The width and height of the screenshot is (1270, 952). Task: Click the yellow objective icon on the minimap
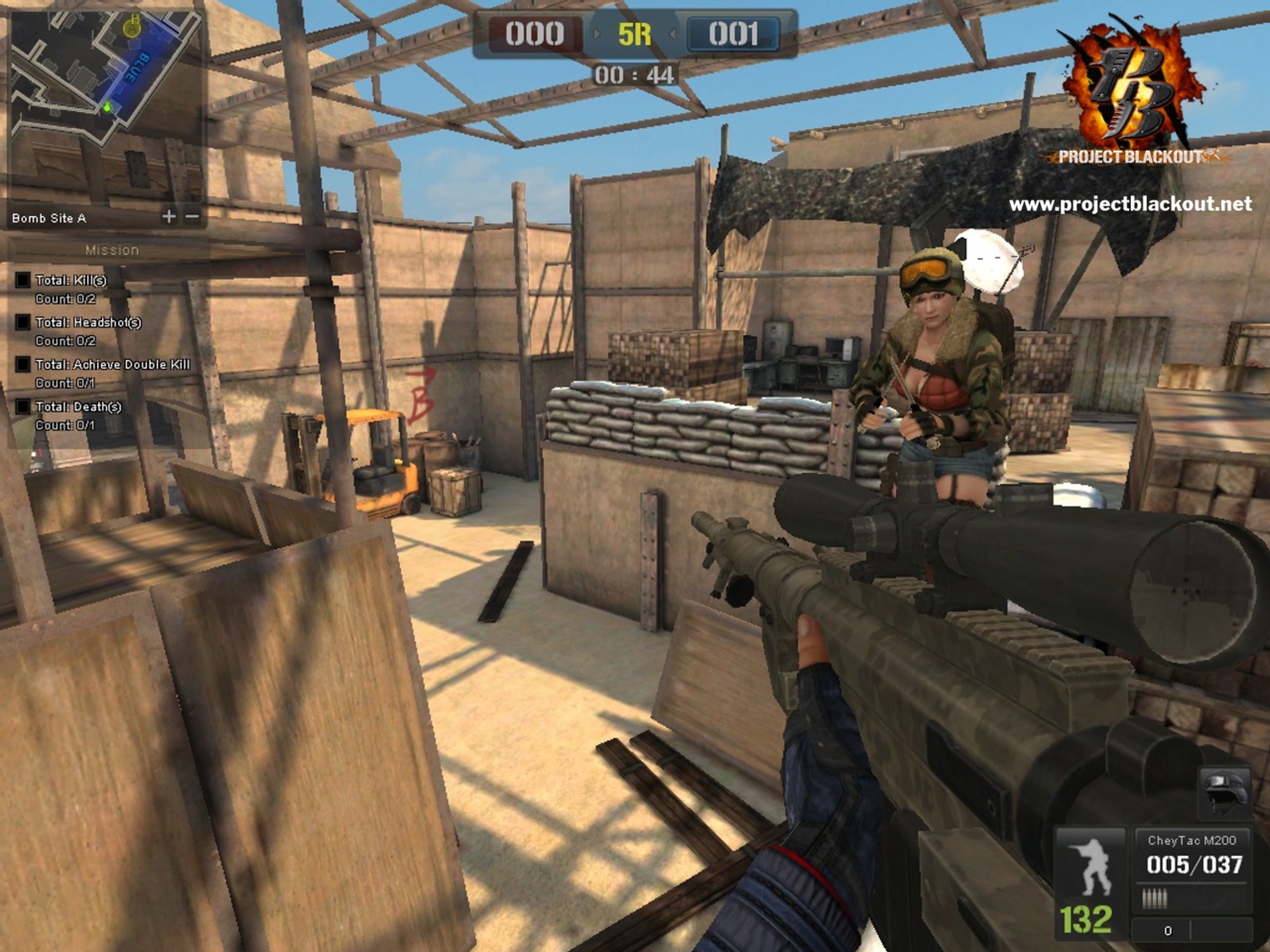click(x=130, y=28)
